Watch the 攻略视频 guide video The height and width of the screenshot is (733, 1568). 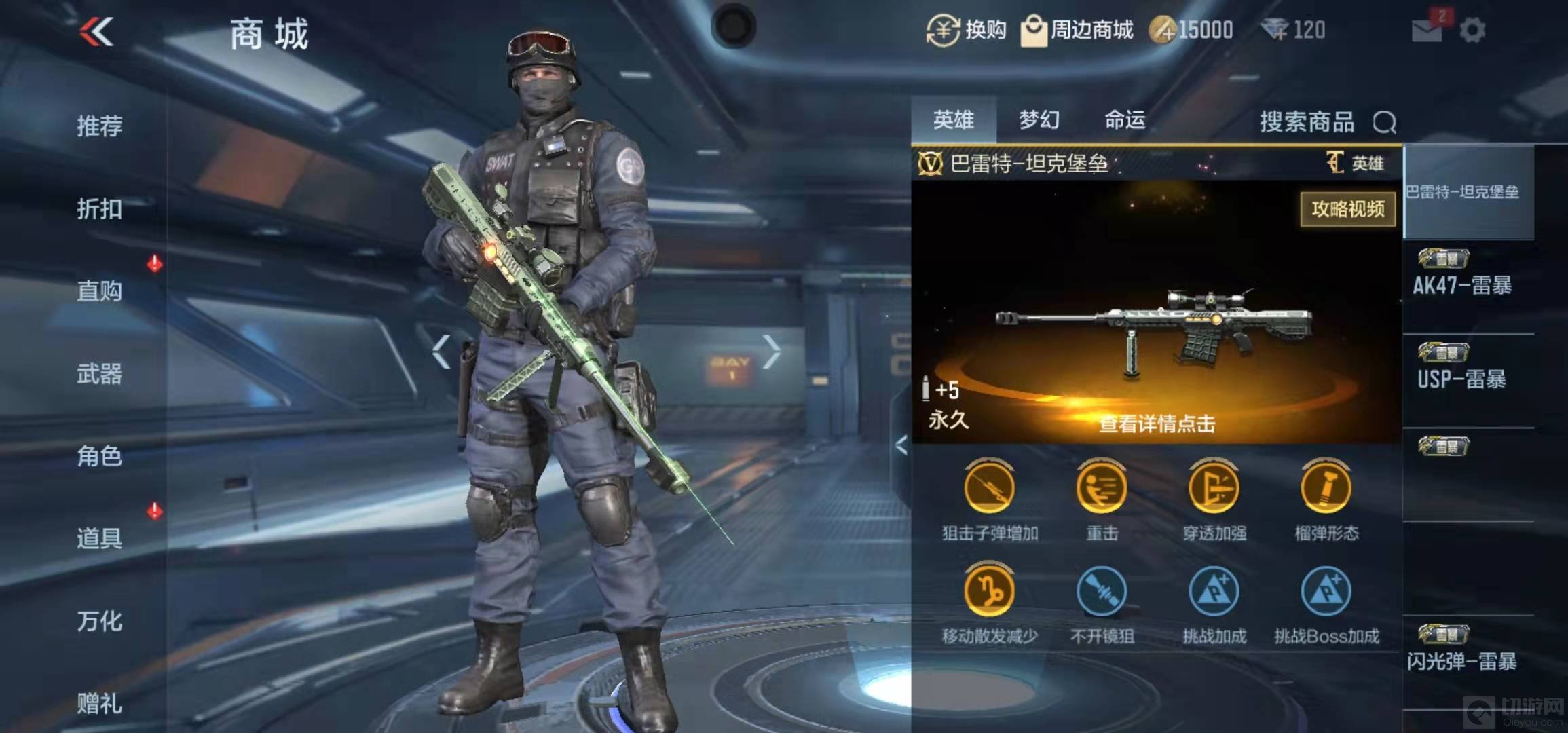pyautogui.click(x=1347, y=209)
